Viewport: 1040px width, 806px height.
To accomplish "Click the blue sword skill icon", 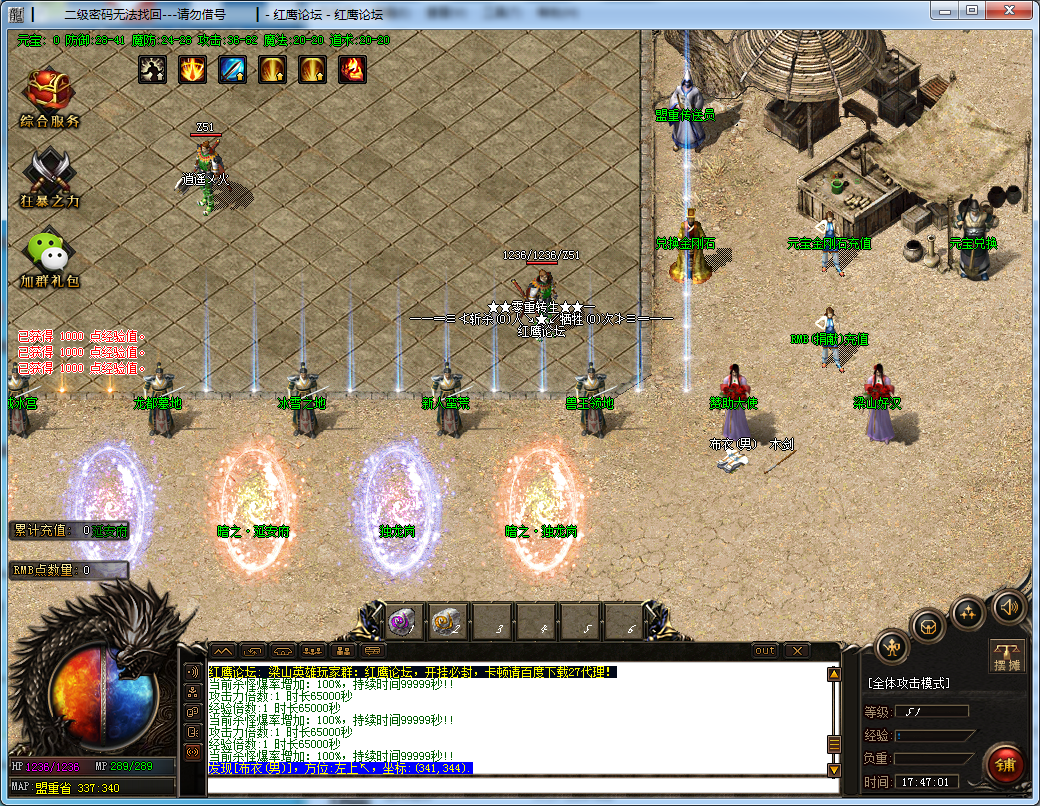I will pyautogui.click(x=232, y=69).
